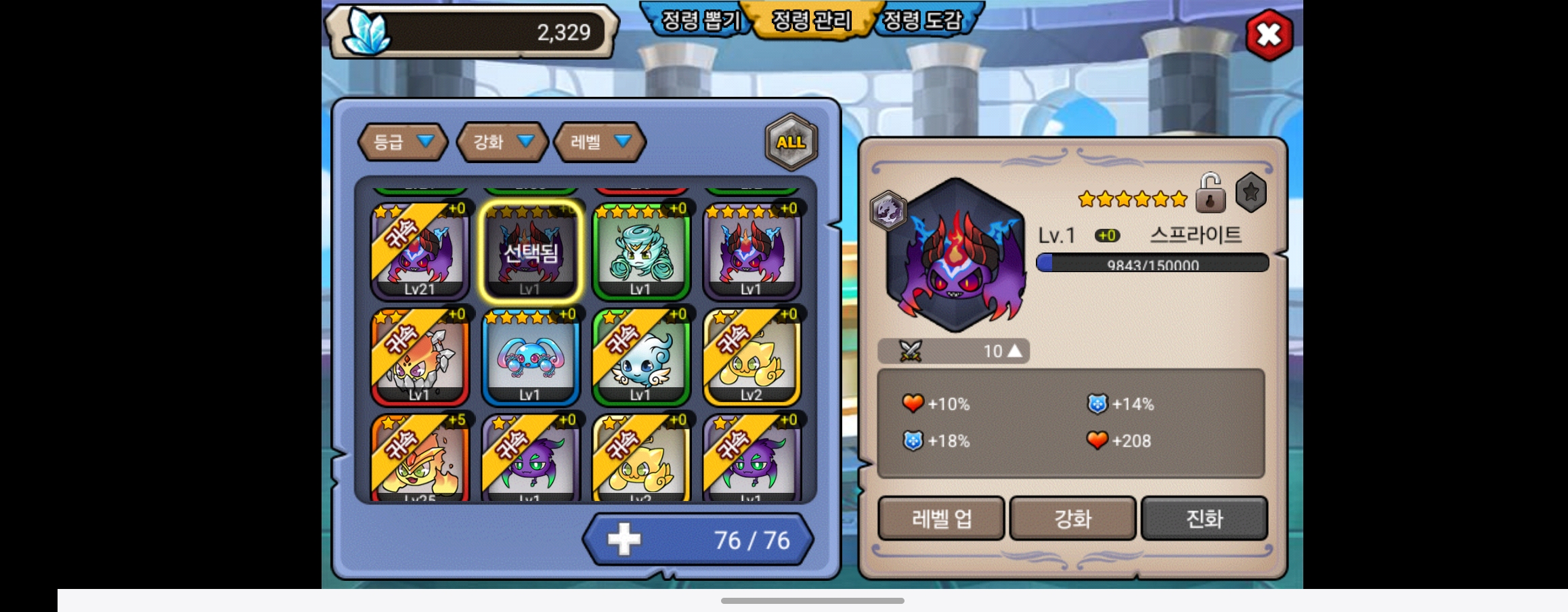Toggle the ALL filter hexagon
This screenshot has width=1568, height=612.
click(791, 142)
